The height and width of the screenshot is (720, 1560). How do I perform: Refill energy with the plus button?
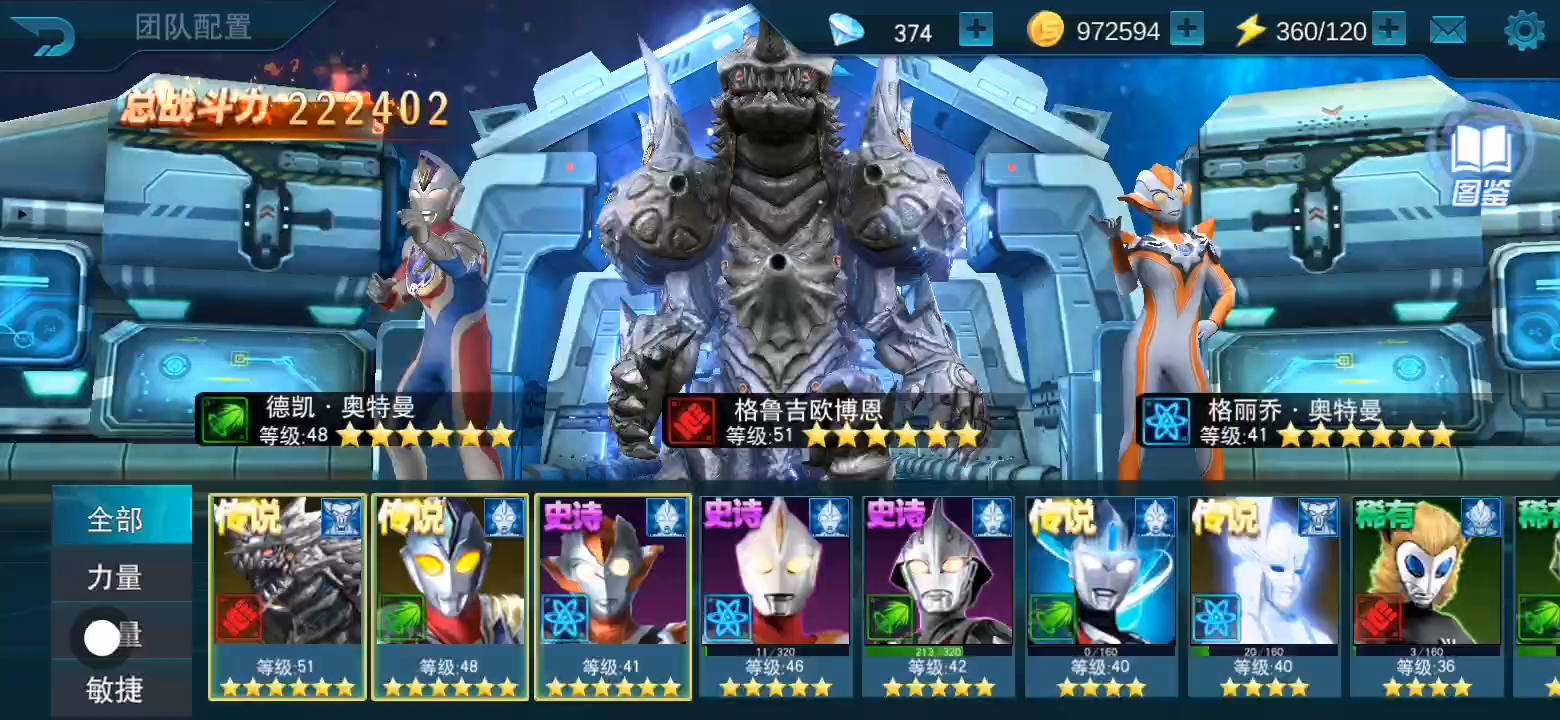(x=1388, y=30)
